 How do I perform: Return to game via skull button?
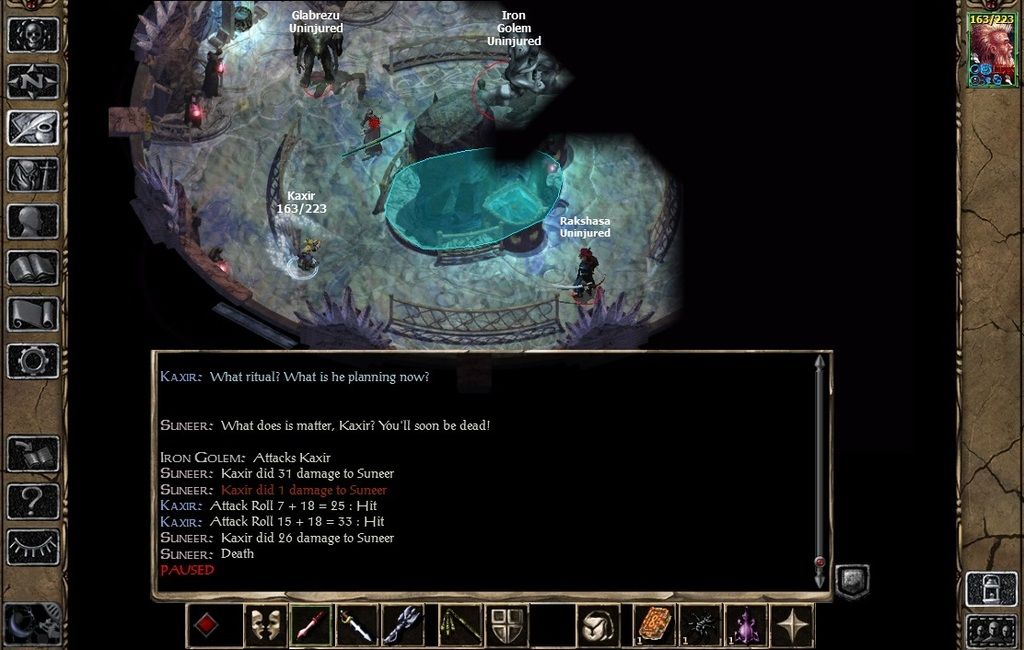point(33,34)
